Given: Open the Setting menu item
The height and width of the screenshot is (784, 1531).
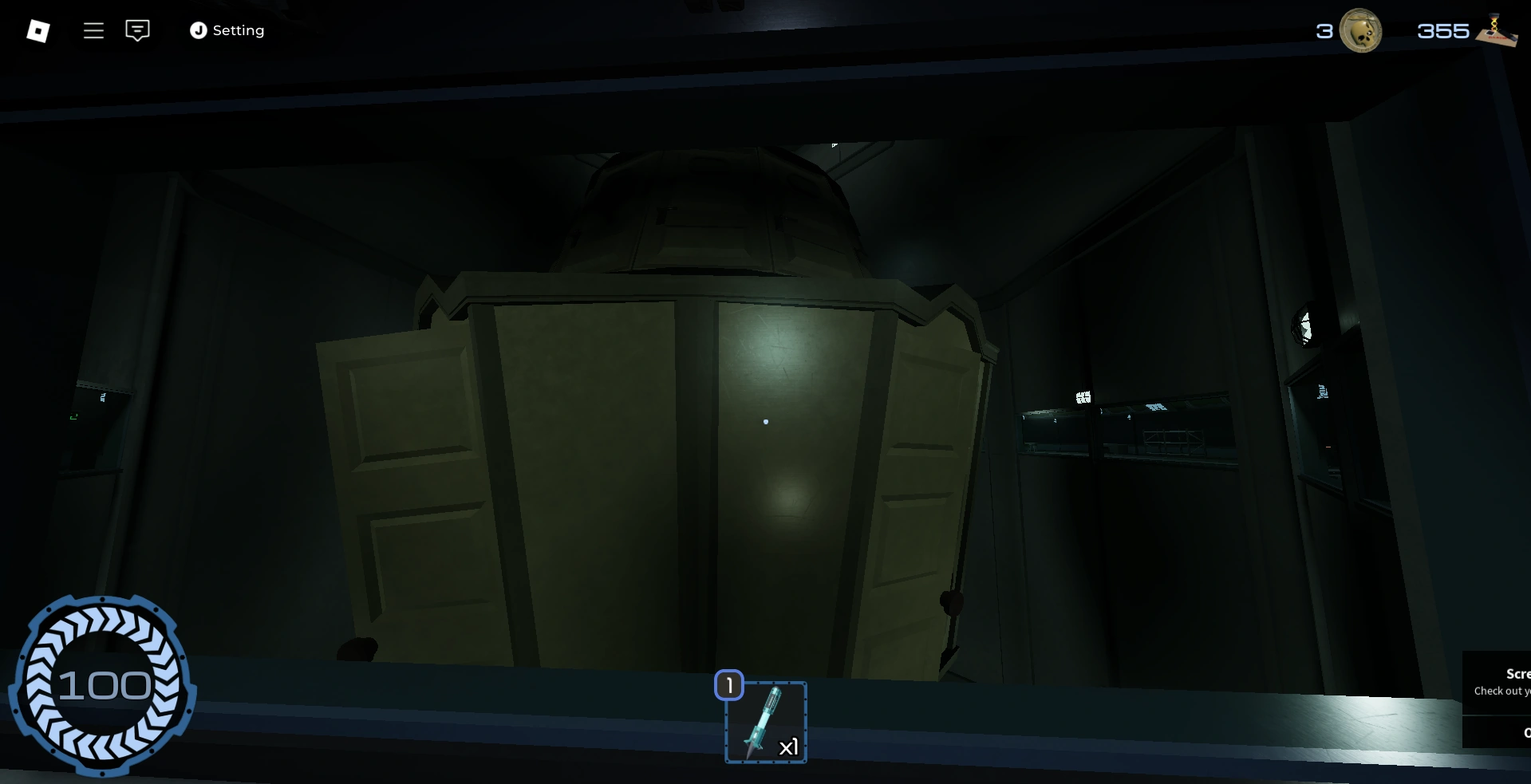Looking at the screenshot, I should pos(237,30).
